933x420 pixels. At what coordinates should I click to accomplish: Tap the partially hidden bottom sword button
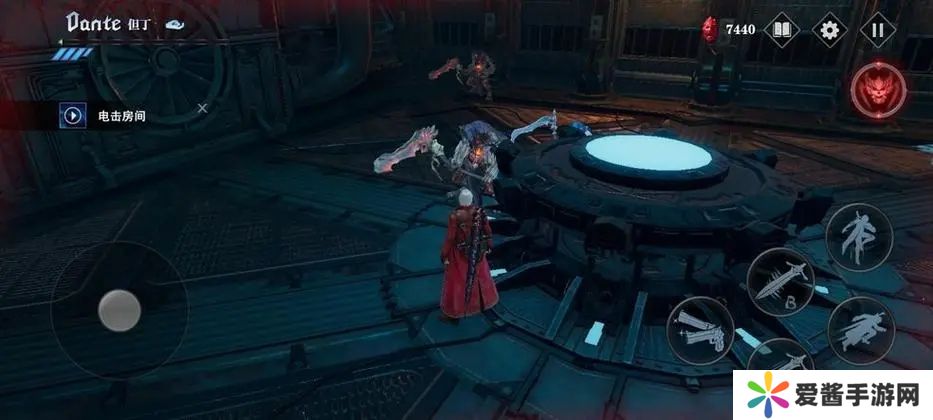pyautogui.click(x=779, y=360)
